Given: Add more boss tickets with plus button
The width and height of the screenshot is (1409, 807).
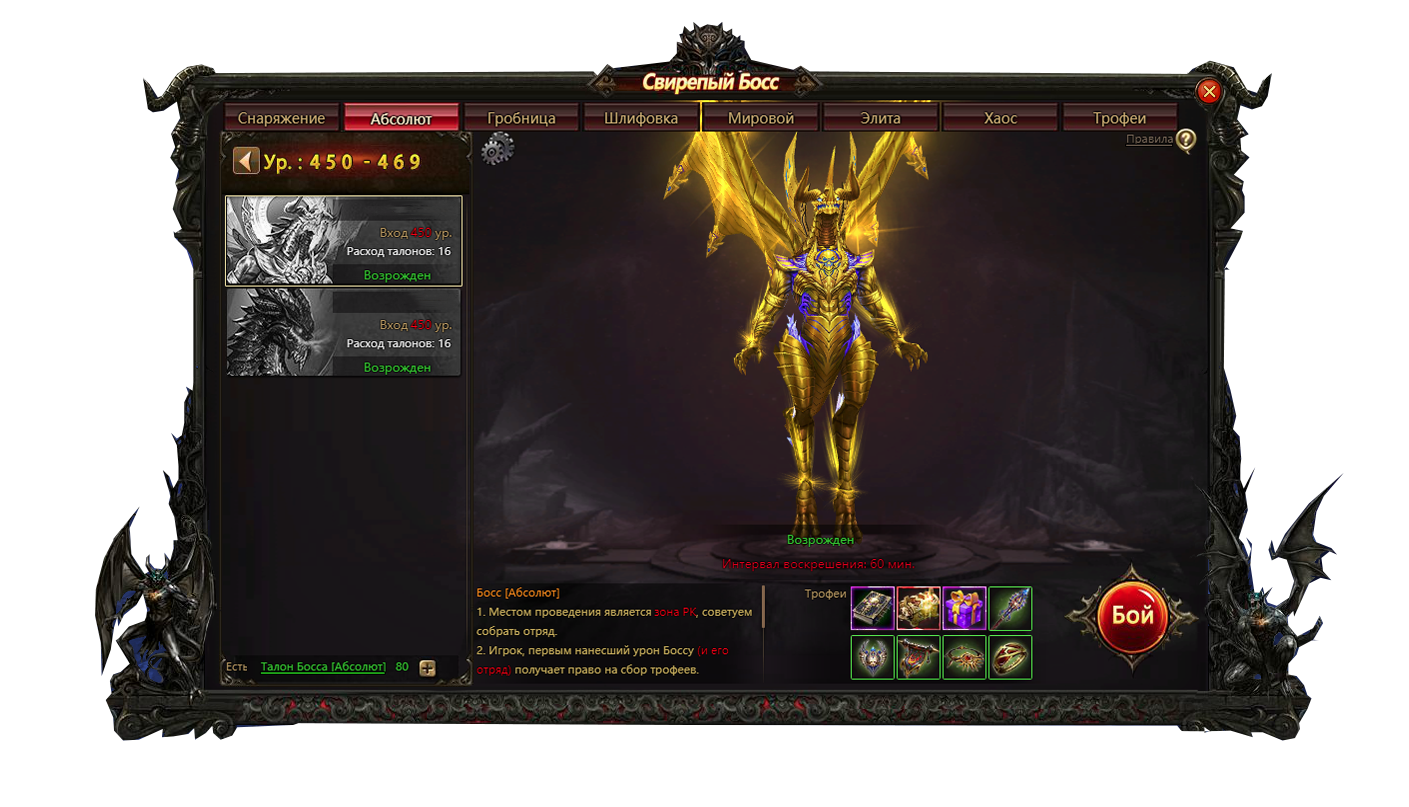Looking at the screenshot, I should pyautogui.click(x=427, y=668).
